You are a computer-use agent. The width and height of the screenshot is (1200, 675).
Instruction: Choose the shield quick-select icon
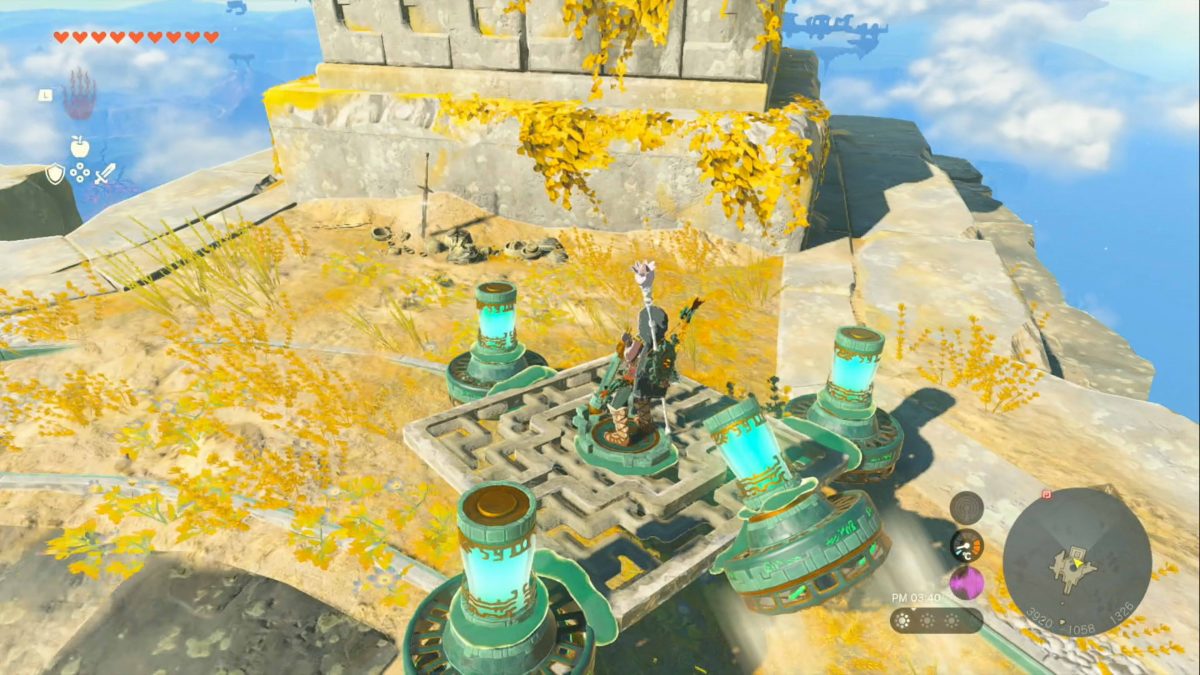(x=55, y=174)
